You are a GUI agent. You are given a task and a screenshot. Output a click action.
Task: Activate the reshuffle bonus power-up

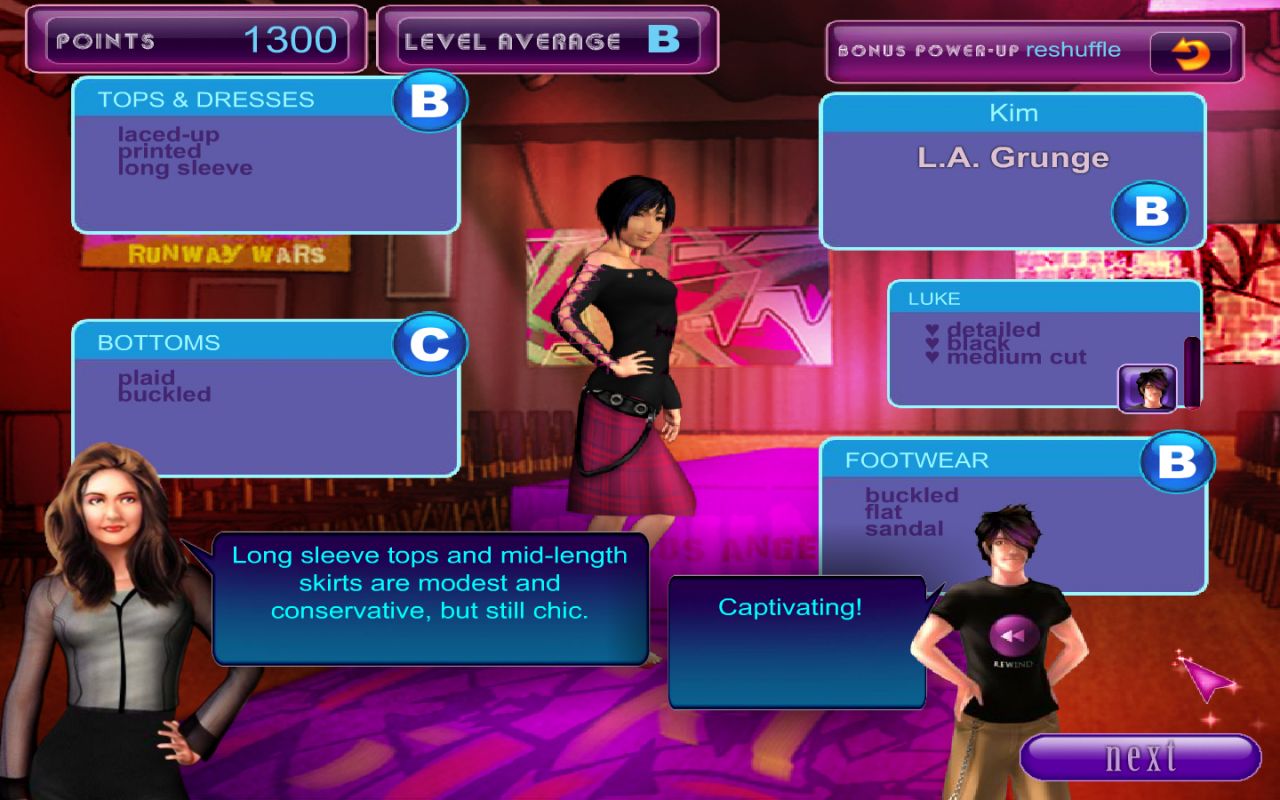1190,53
